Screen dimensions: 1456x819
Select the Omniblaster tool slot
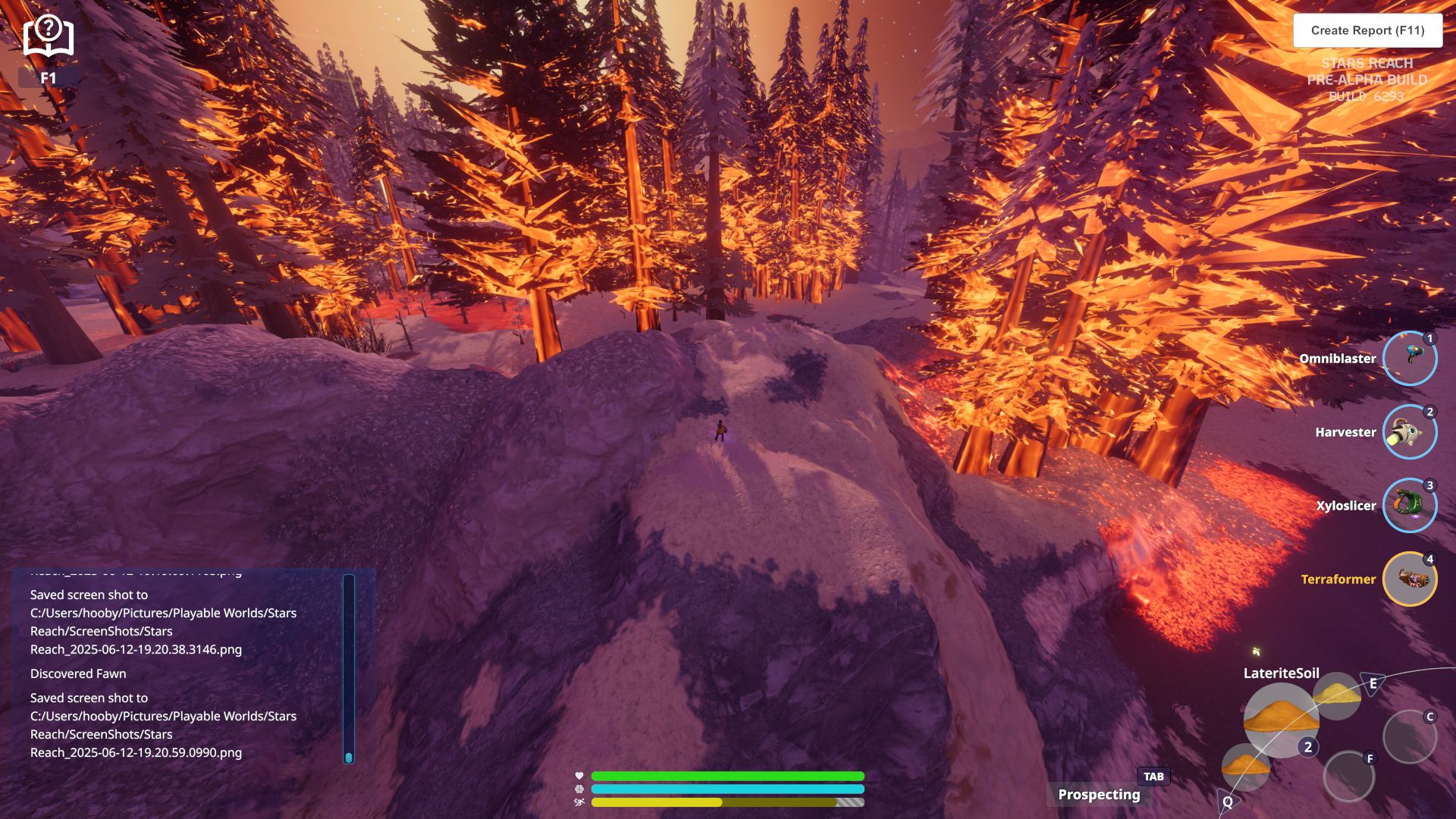(1409, 358)
